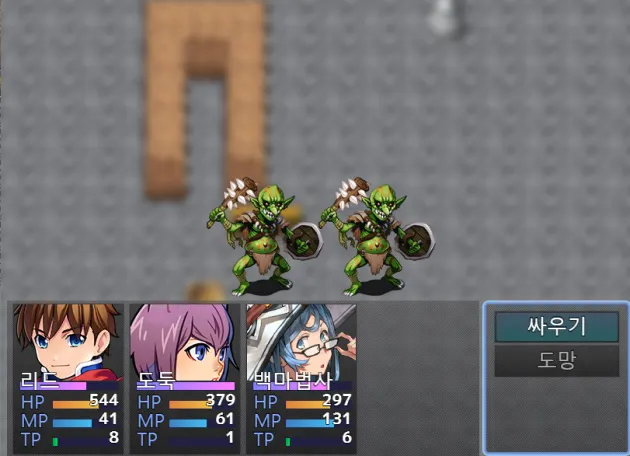
Task: Select the 도망 (Escape) command
Action: pyautogui.click(x=556, y=360)
